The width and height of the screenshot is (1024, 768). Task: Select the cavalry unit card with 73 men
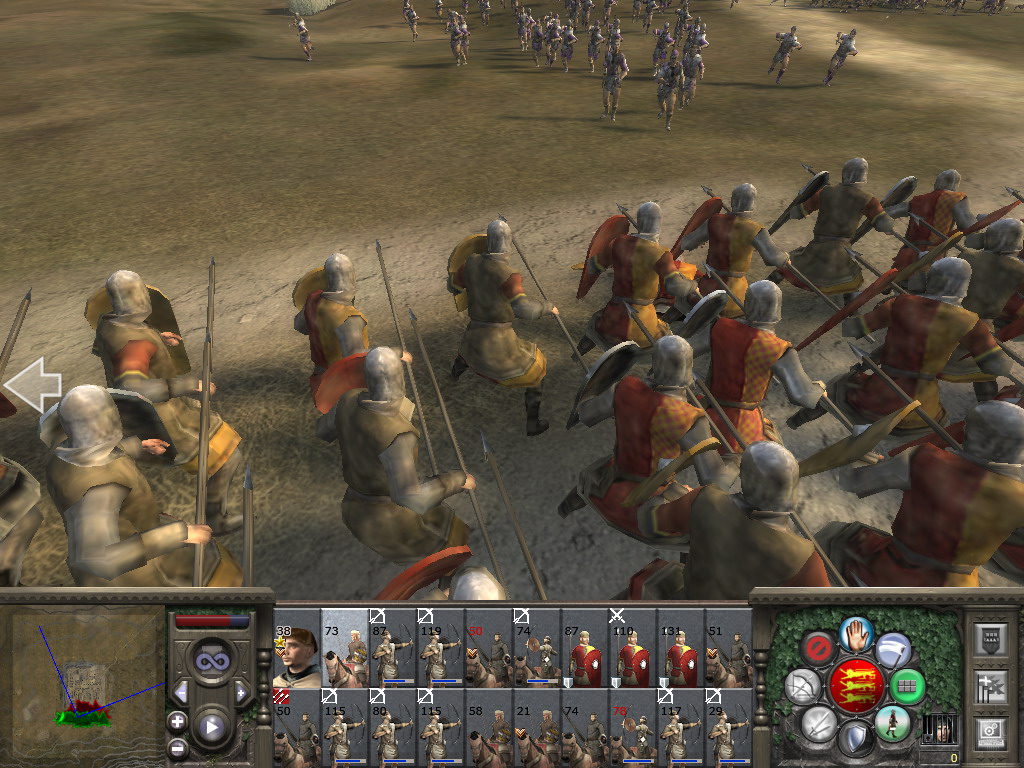(344, 647)
